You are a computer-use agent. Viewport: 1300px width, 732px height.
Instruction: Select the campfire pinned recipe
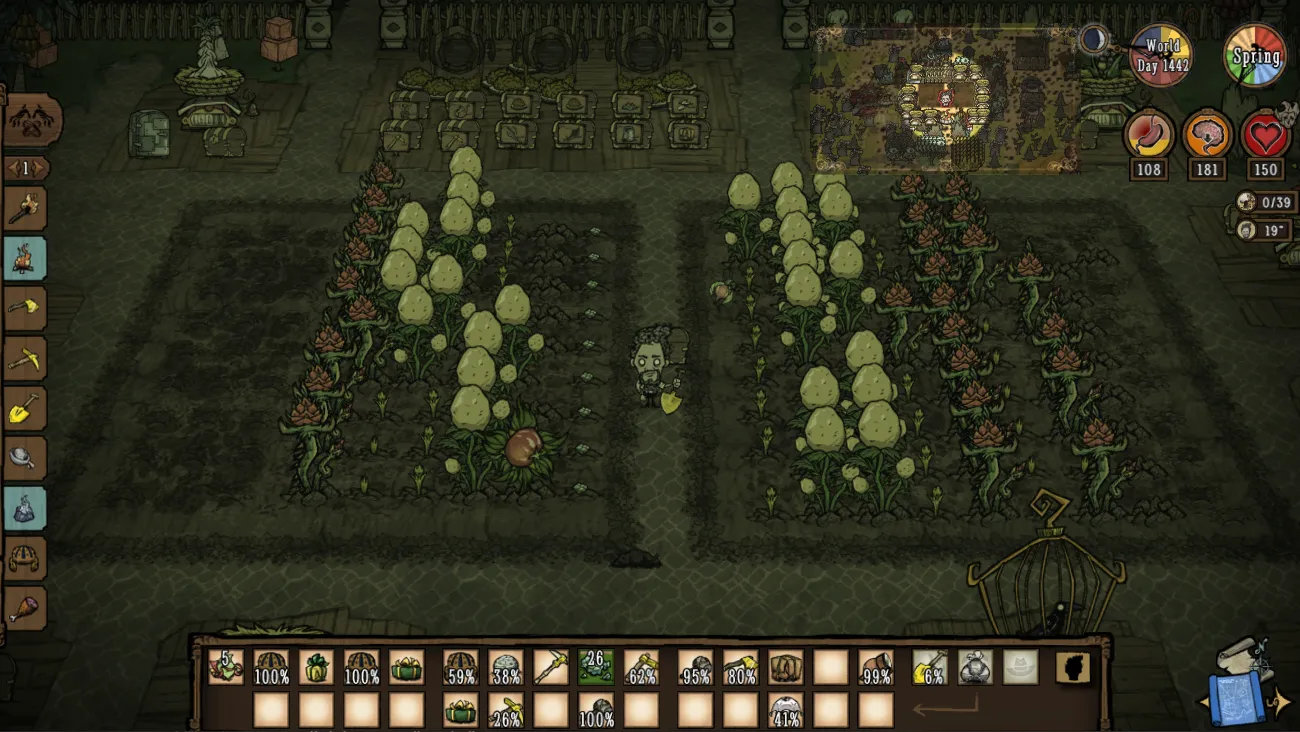[25, 258]
